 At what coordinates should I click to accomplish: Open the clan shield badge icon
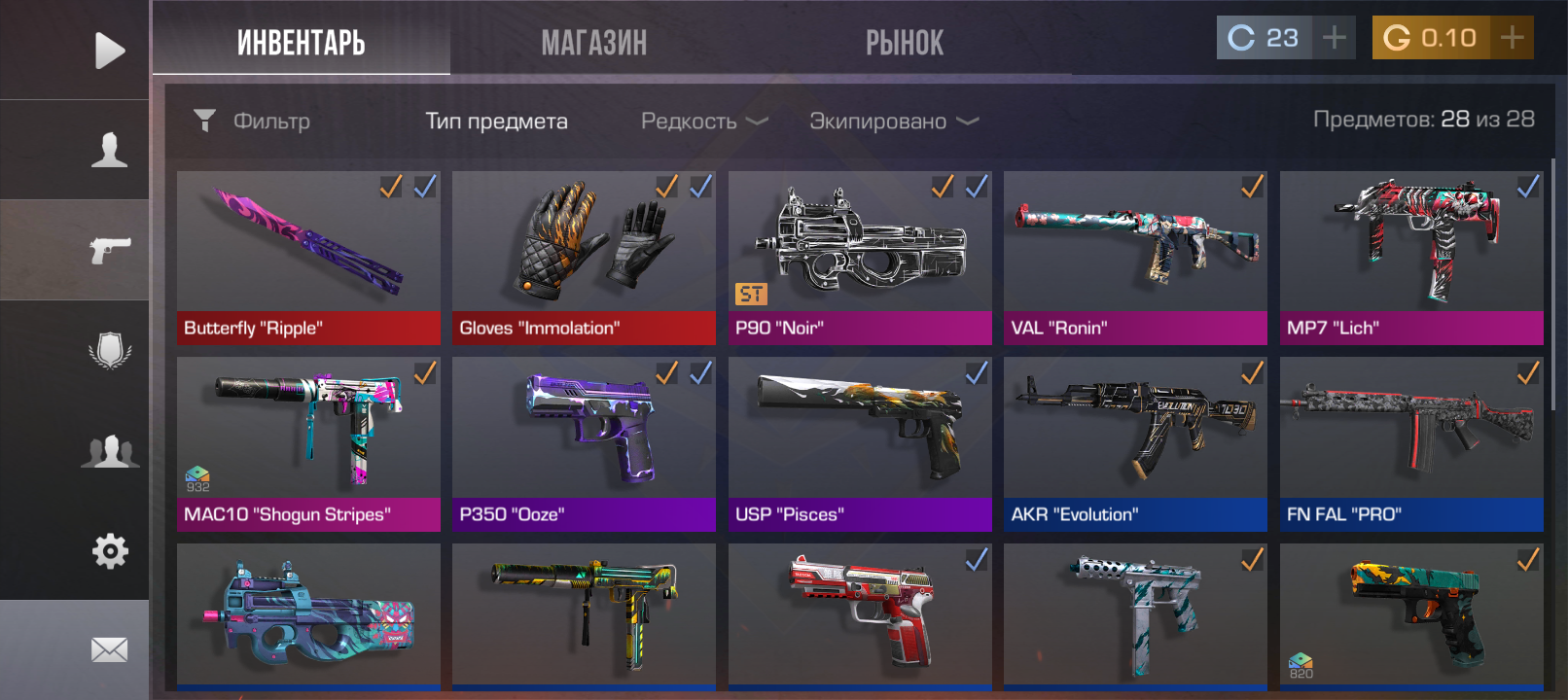(x=109, y=350)
